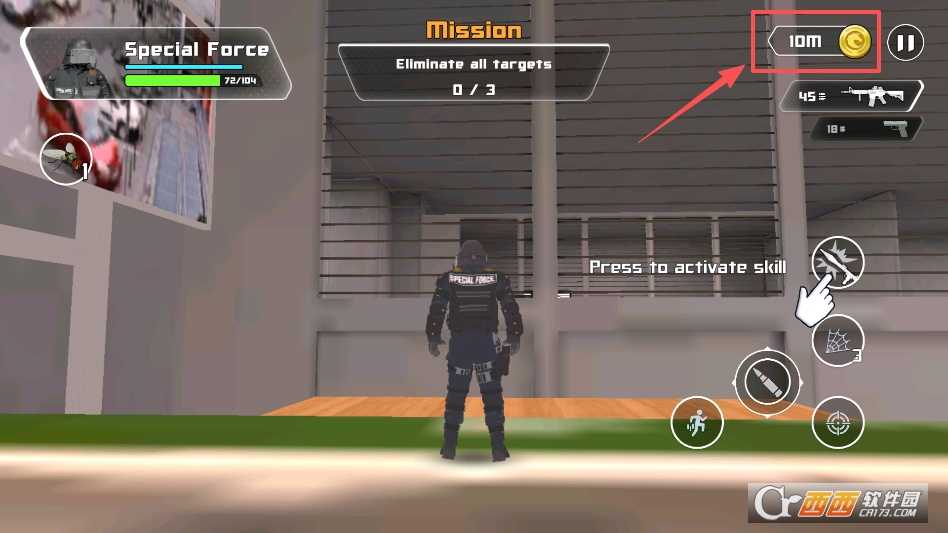Fire using the bullet shoot button

[x=767, y=382]
